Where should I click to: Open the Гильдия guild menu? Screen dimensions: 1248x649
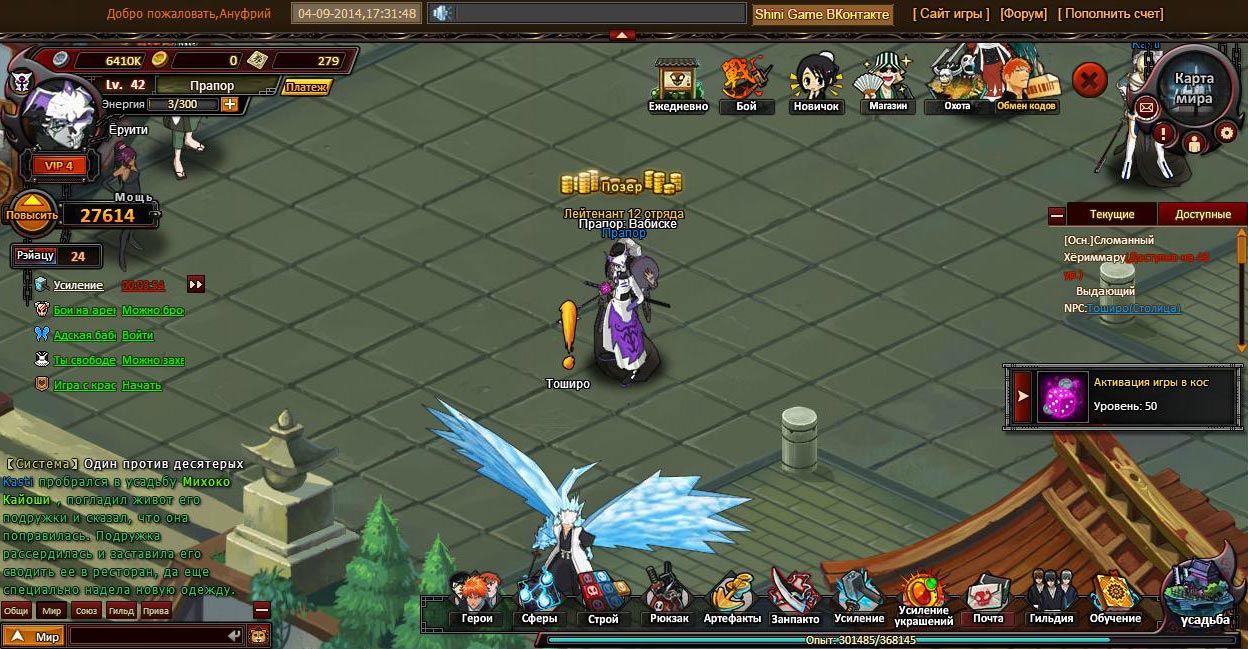pyautogui.click(x=1051, y=598)
